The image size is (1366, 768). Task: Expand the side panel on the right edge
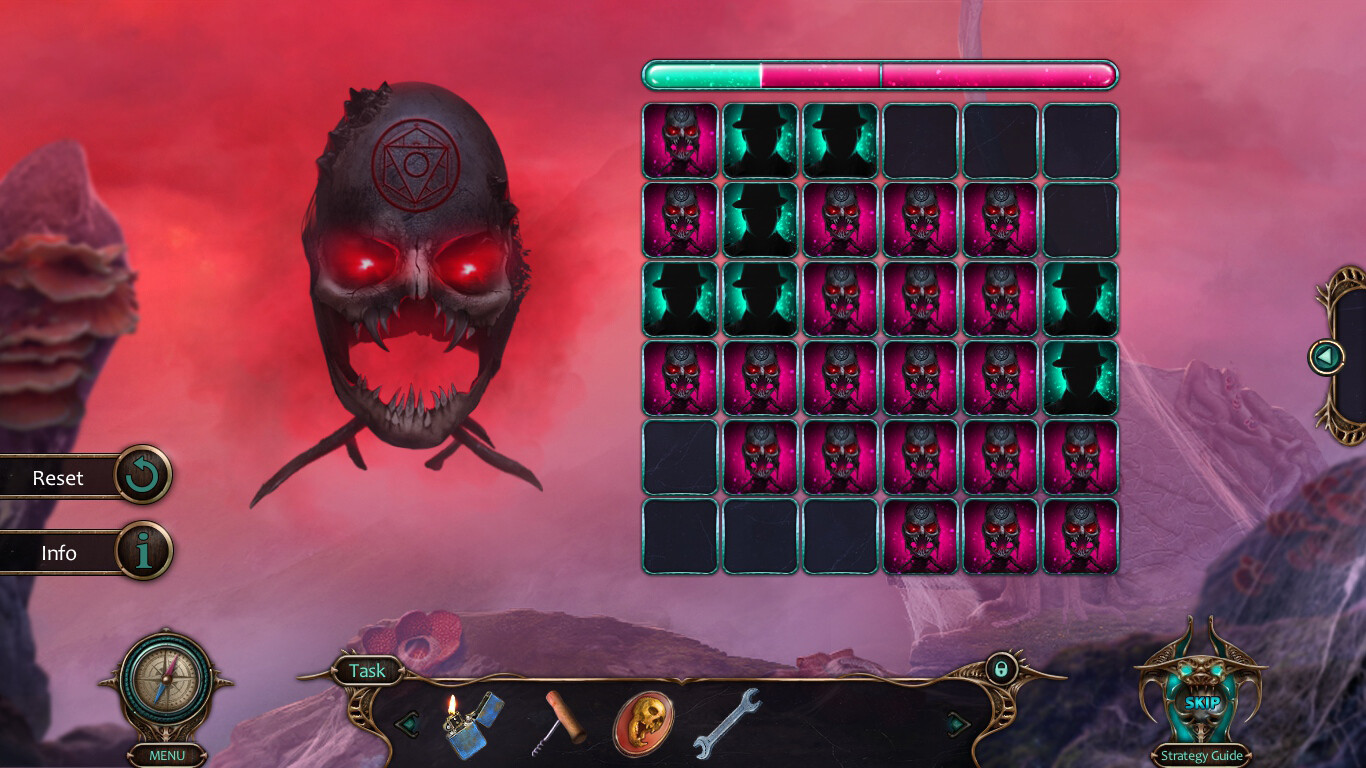click(x=1327, y=355)
